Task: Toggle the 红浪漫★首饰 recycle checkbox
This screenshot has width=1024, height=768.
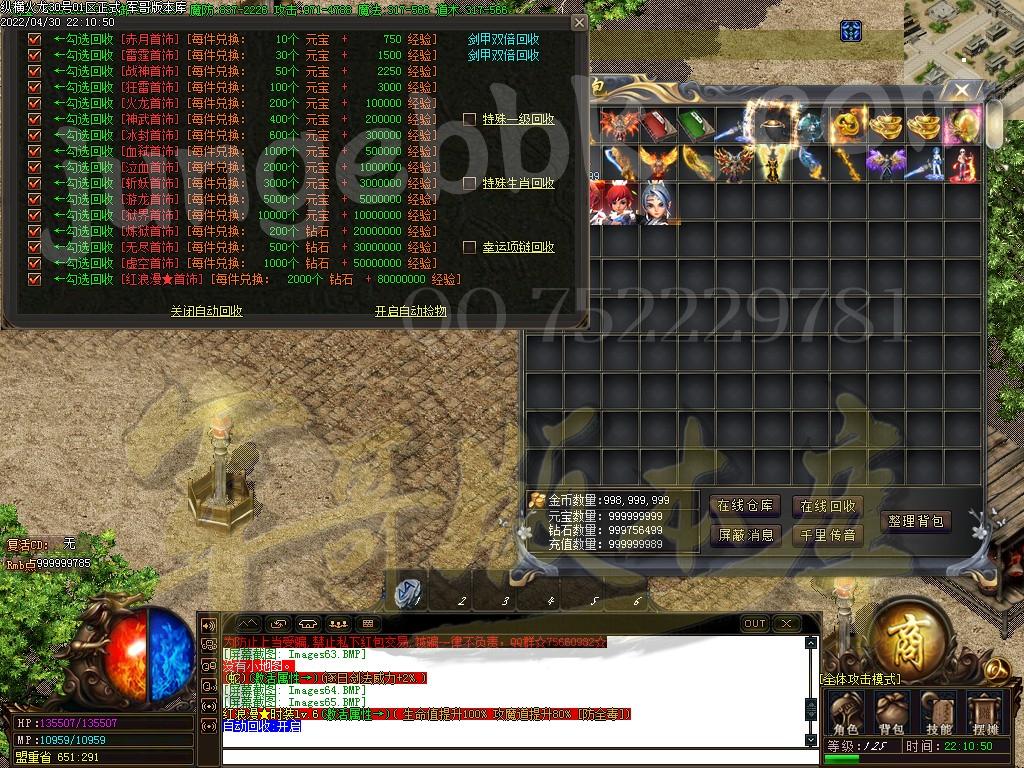Action: pos(35,279)
